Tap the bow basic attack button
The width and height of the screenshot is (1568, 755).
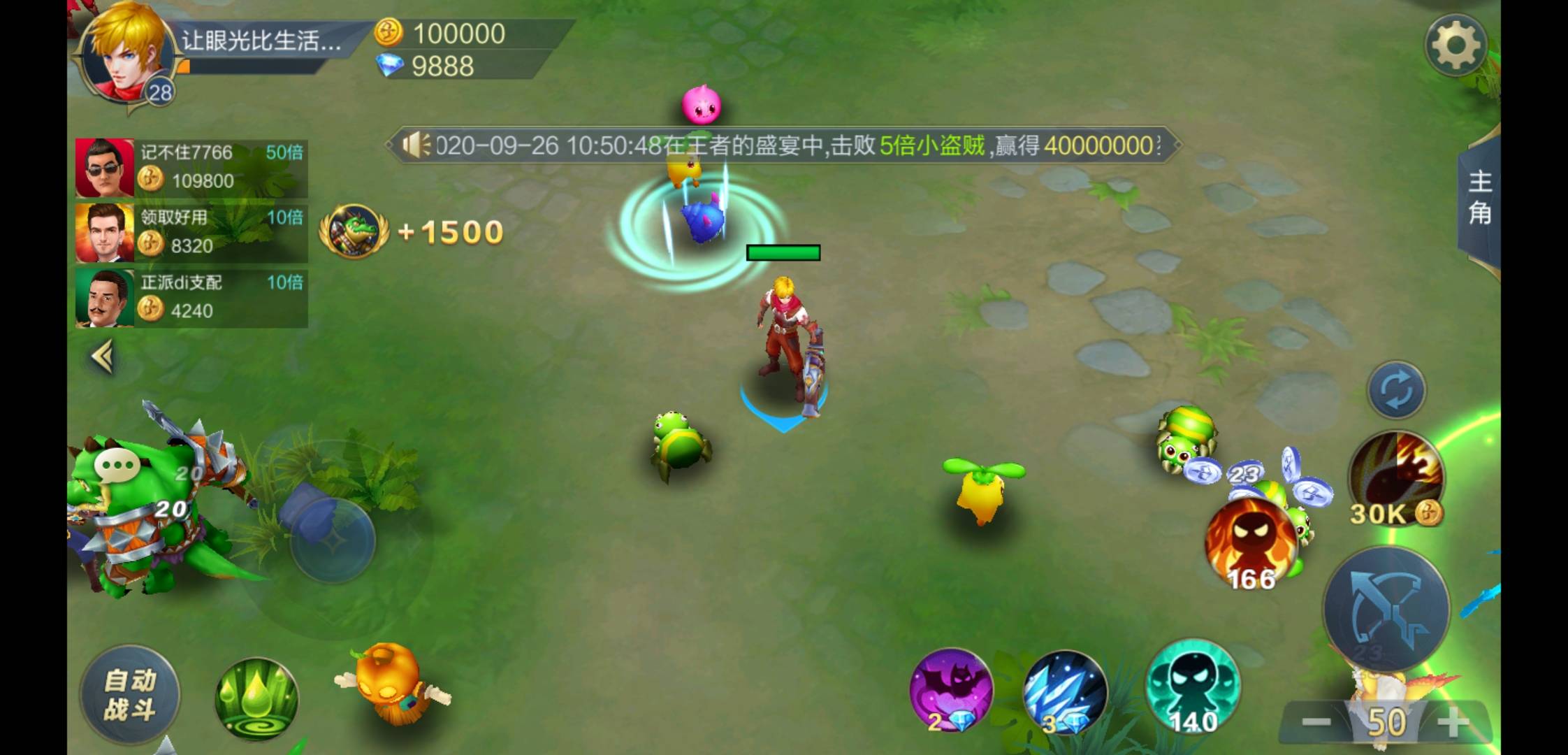pyautogui.click(x=1386, y=607)
